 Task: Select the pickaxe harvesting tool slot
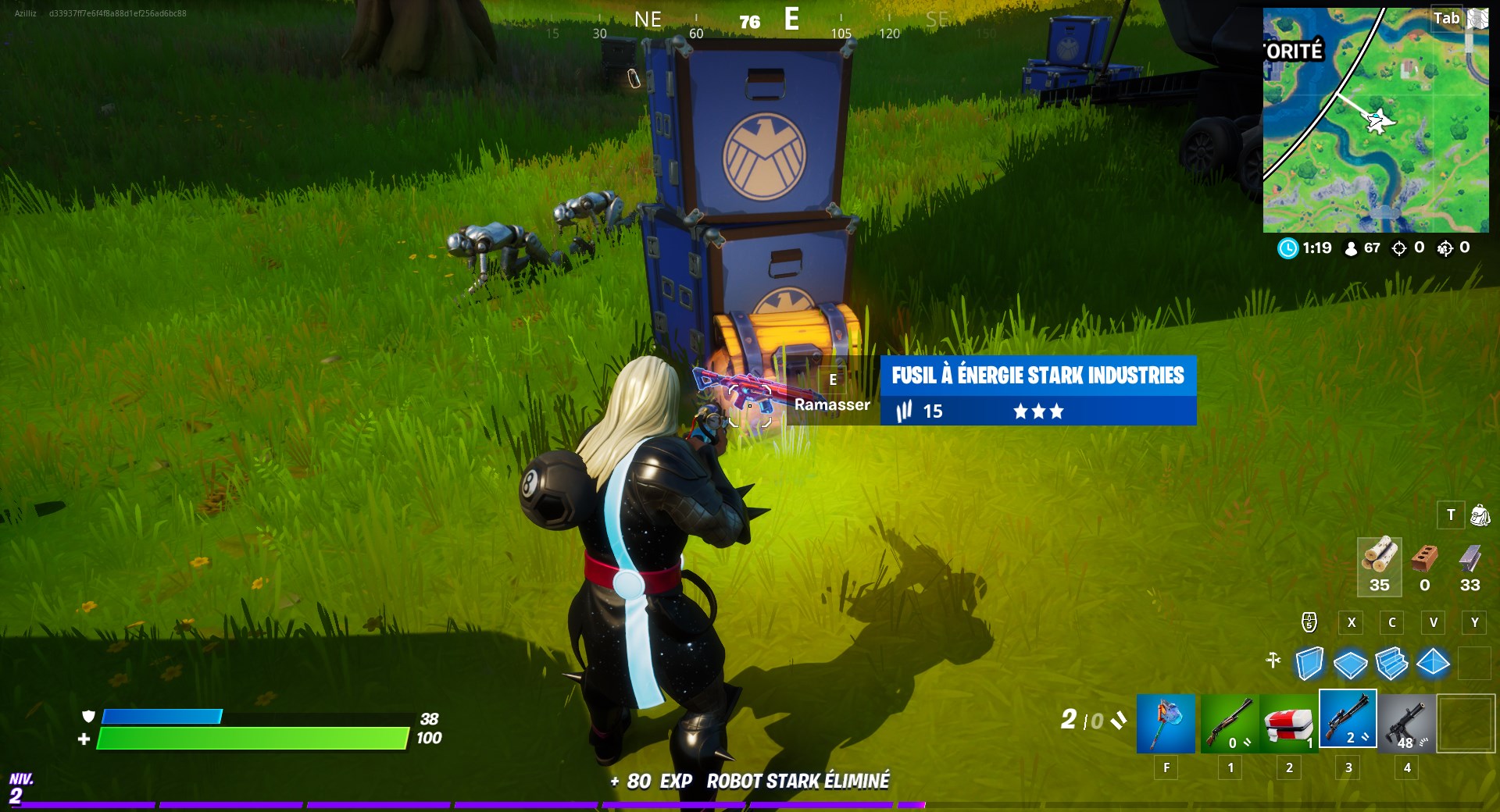point(1166,723)
